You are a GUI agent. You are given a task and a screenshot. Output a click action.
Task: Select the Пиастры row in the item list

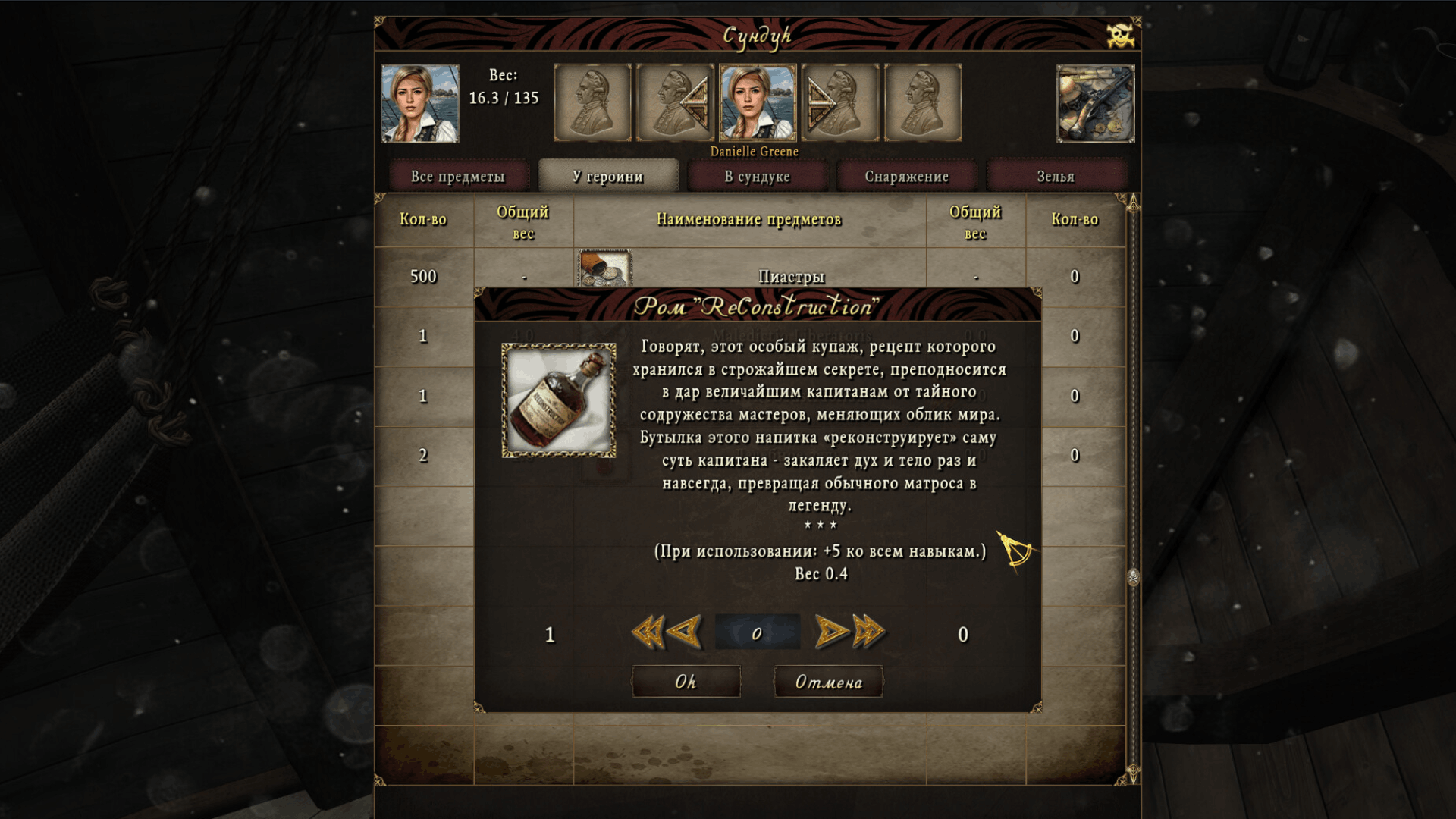tap(790, 276)
